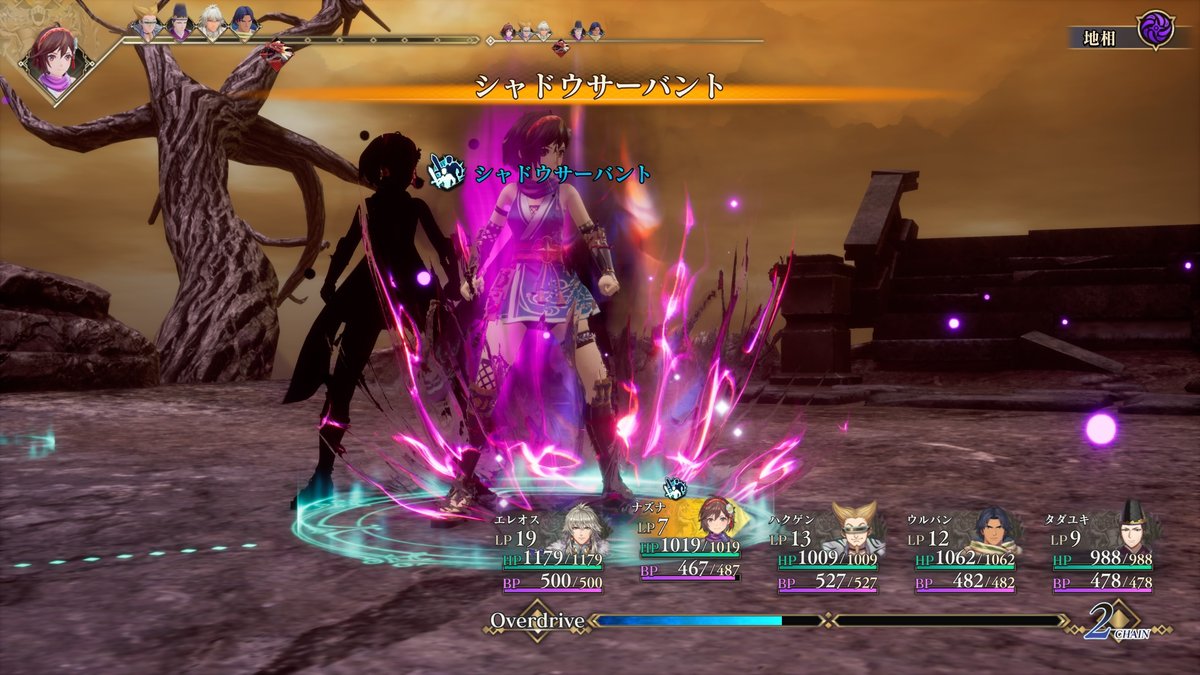This screenshot has width=1200, height=675.
Task: Click the red enemy marker on the timeline
Action: tap(276, 50)
